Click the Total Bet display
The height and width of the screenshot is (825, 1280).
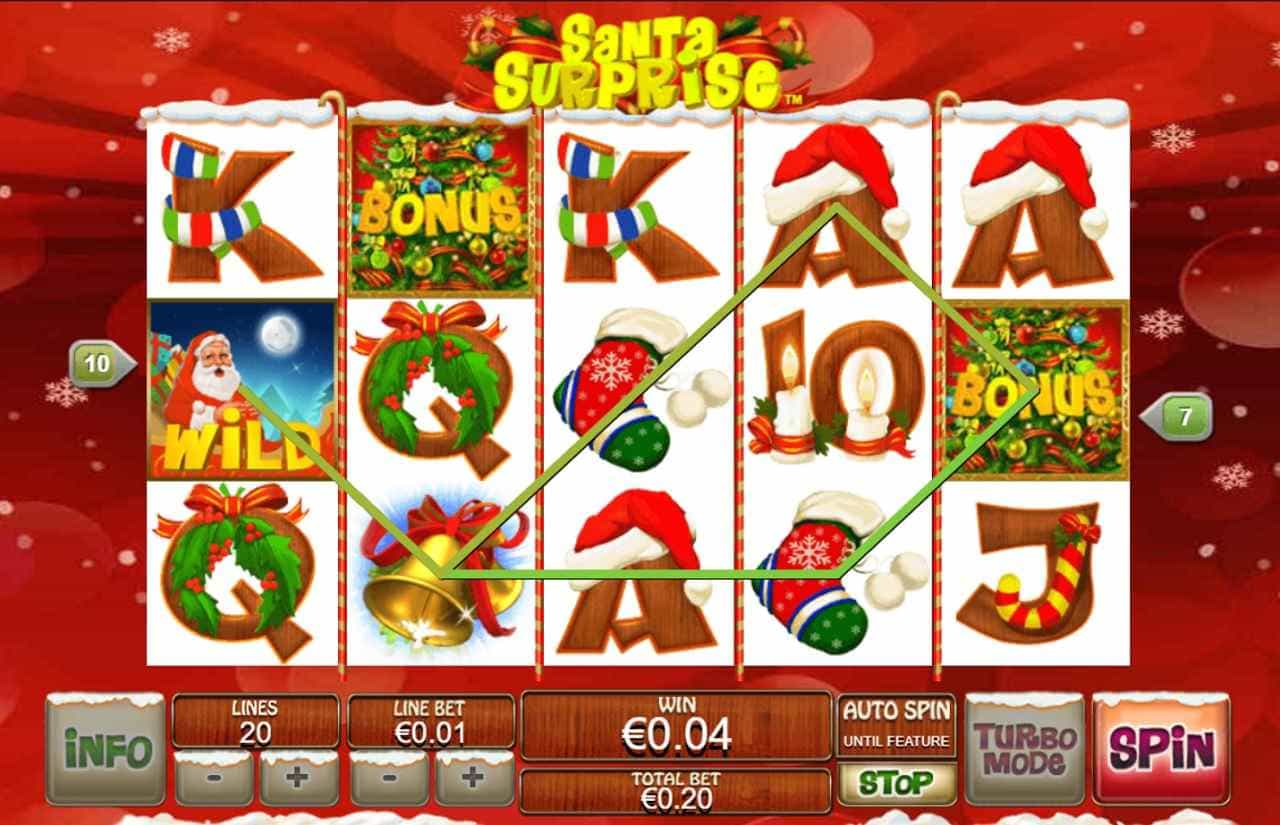[x=673, y=788]
